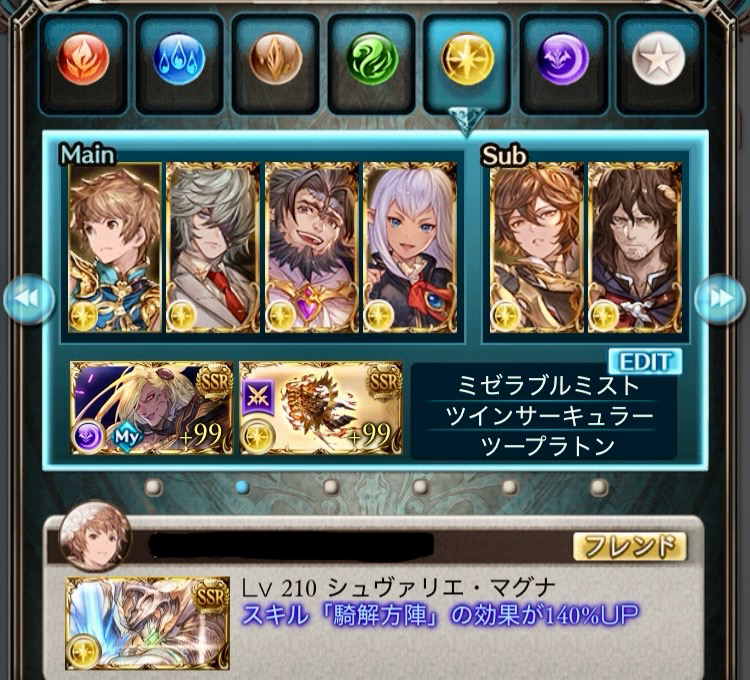Select the bearded man with purple heart
The image size is (750, 680).
[310, 247]
